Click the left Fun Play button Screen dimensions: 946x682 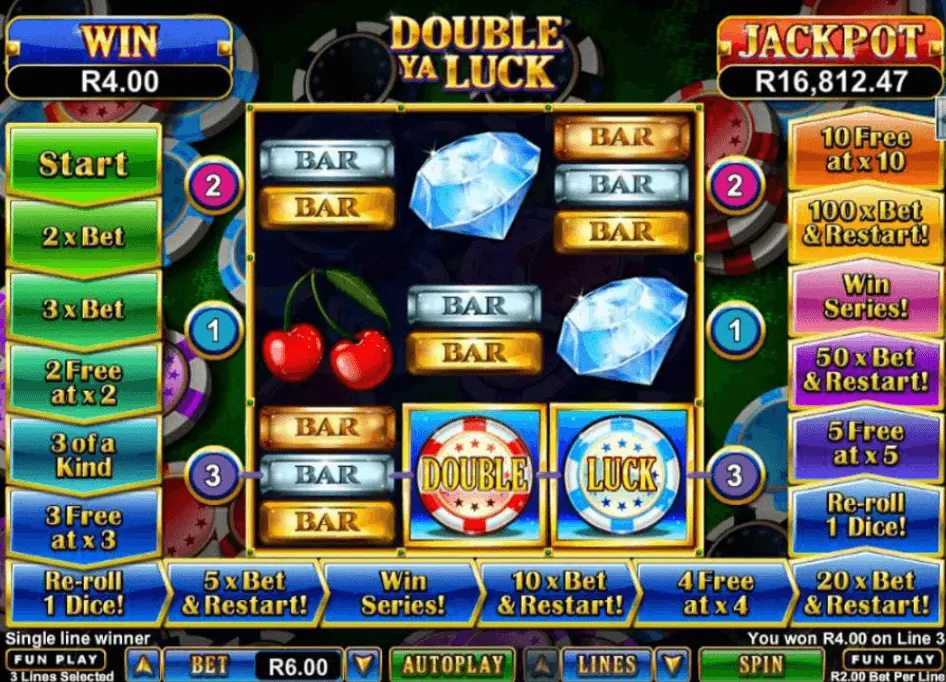coord(55,659)
